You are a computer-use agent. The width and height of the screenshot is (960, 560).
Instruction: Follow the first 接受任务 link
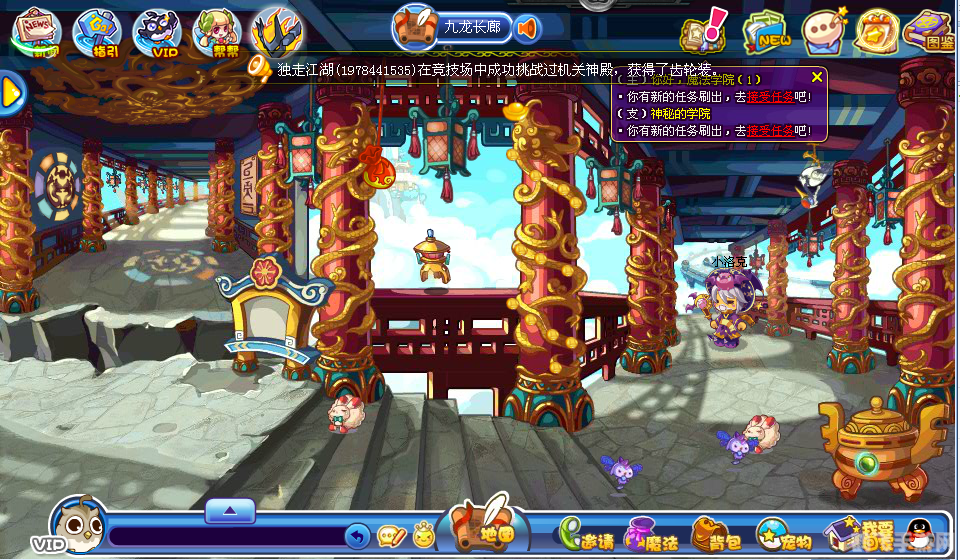[x=769, y=97]
